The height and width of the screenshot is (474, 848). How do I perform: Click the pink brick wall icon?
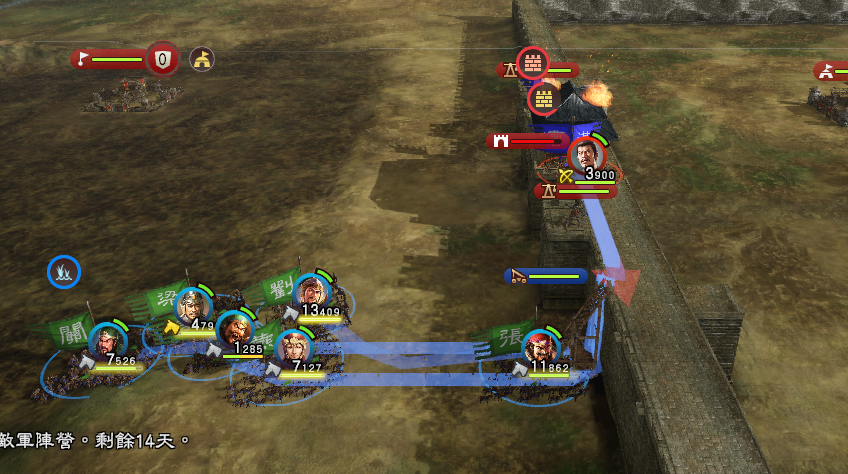(x=532, y=63)
